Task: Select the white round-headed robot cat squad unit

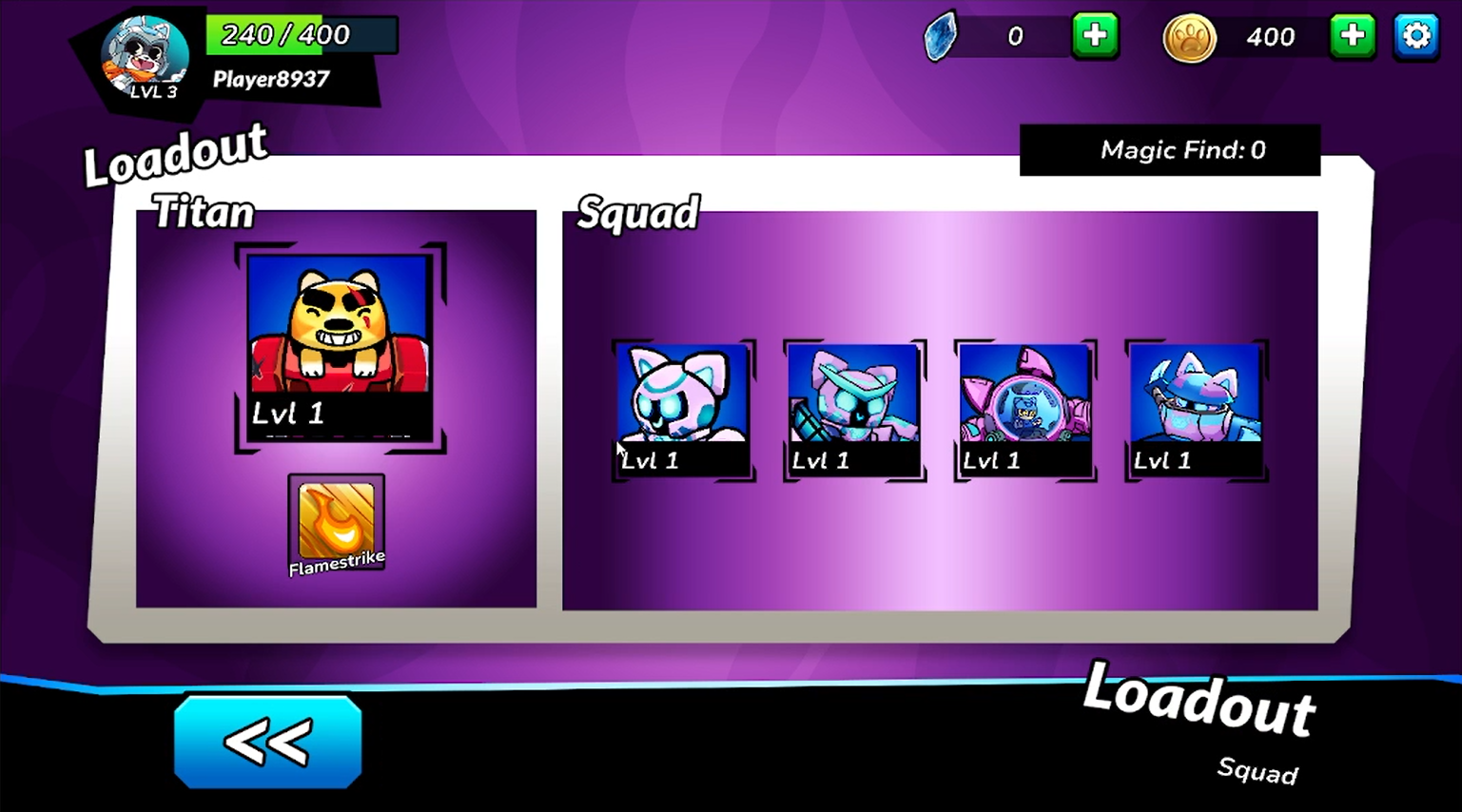Action: pos(683,410)
